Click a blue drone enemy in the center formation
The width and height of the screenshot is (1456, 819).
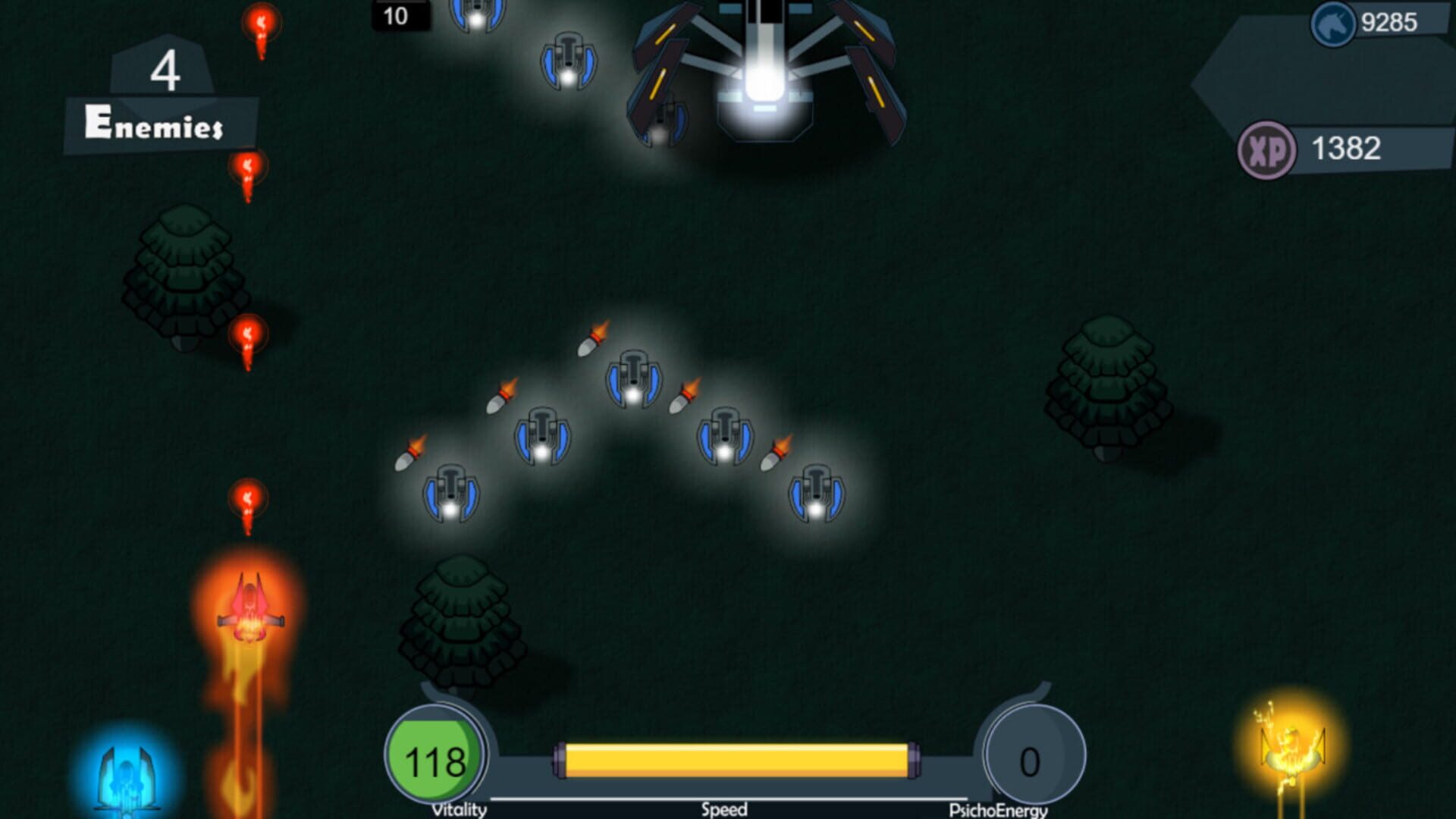pos(633,379)
